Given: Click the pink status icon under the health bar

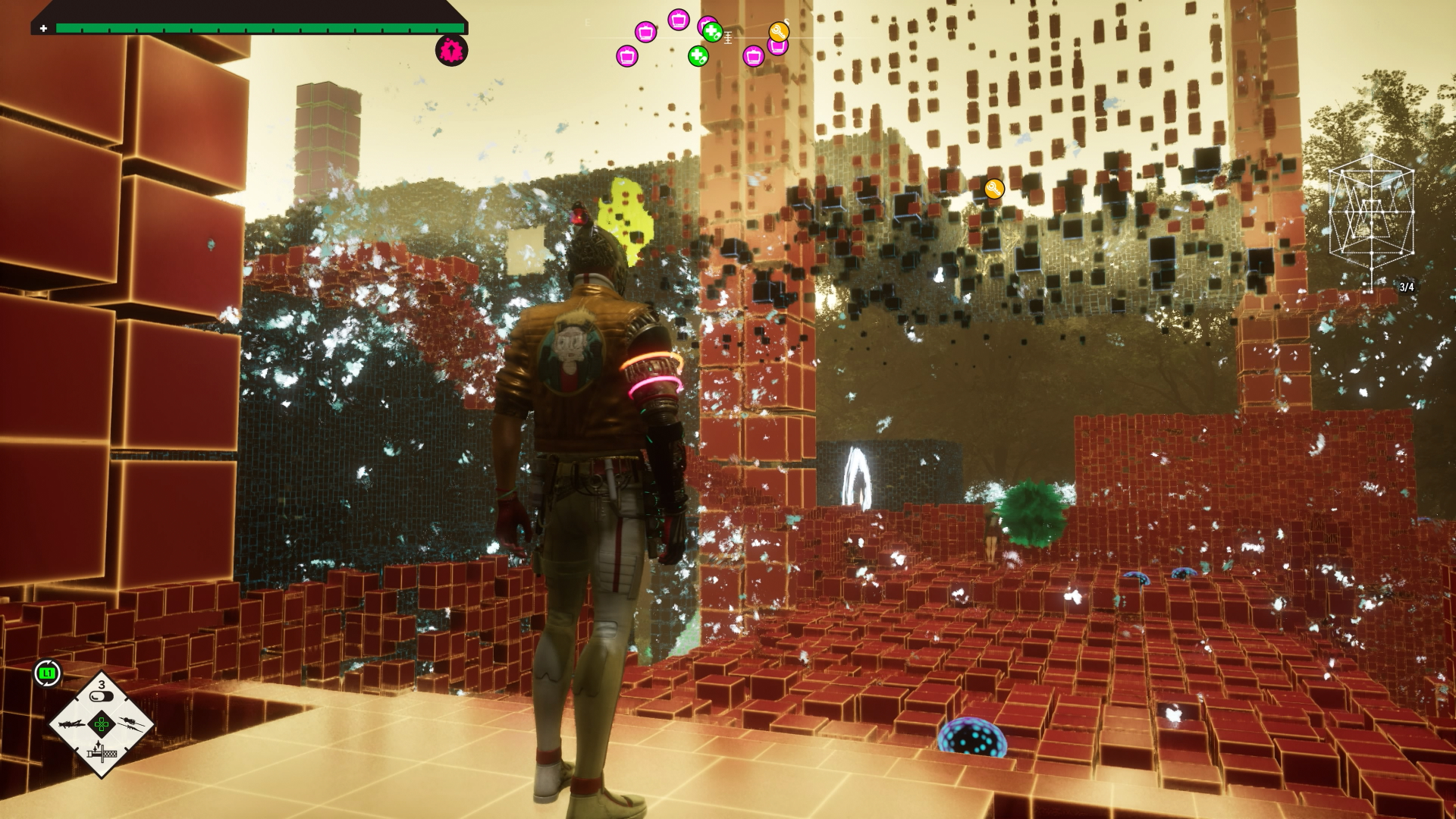Looking at the screenshot, I should pos(451,51).
